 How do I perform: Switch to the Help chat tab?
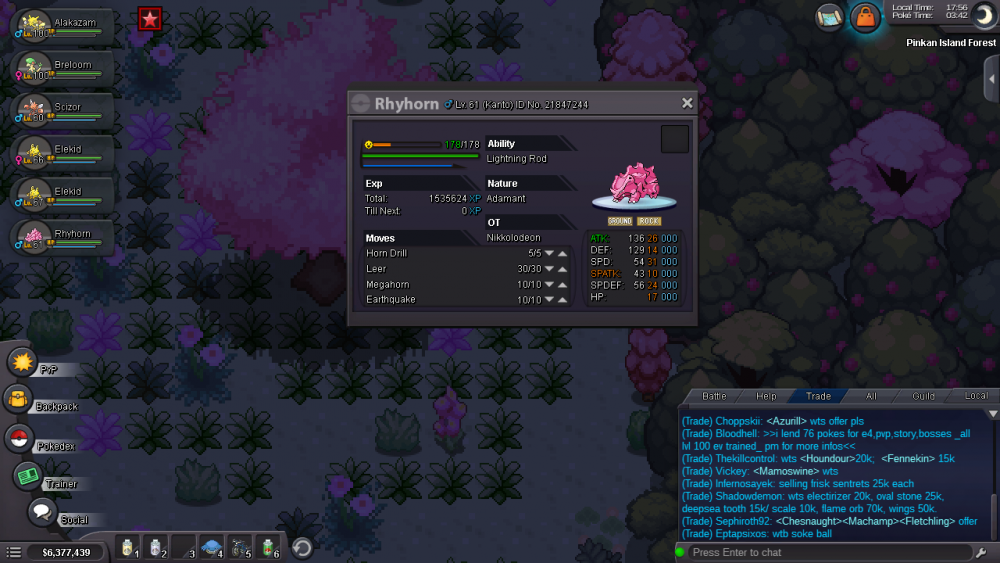click(x=766, y=396)
